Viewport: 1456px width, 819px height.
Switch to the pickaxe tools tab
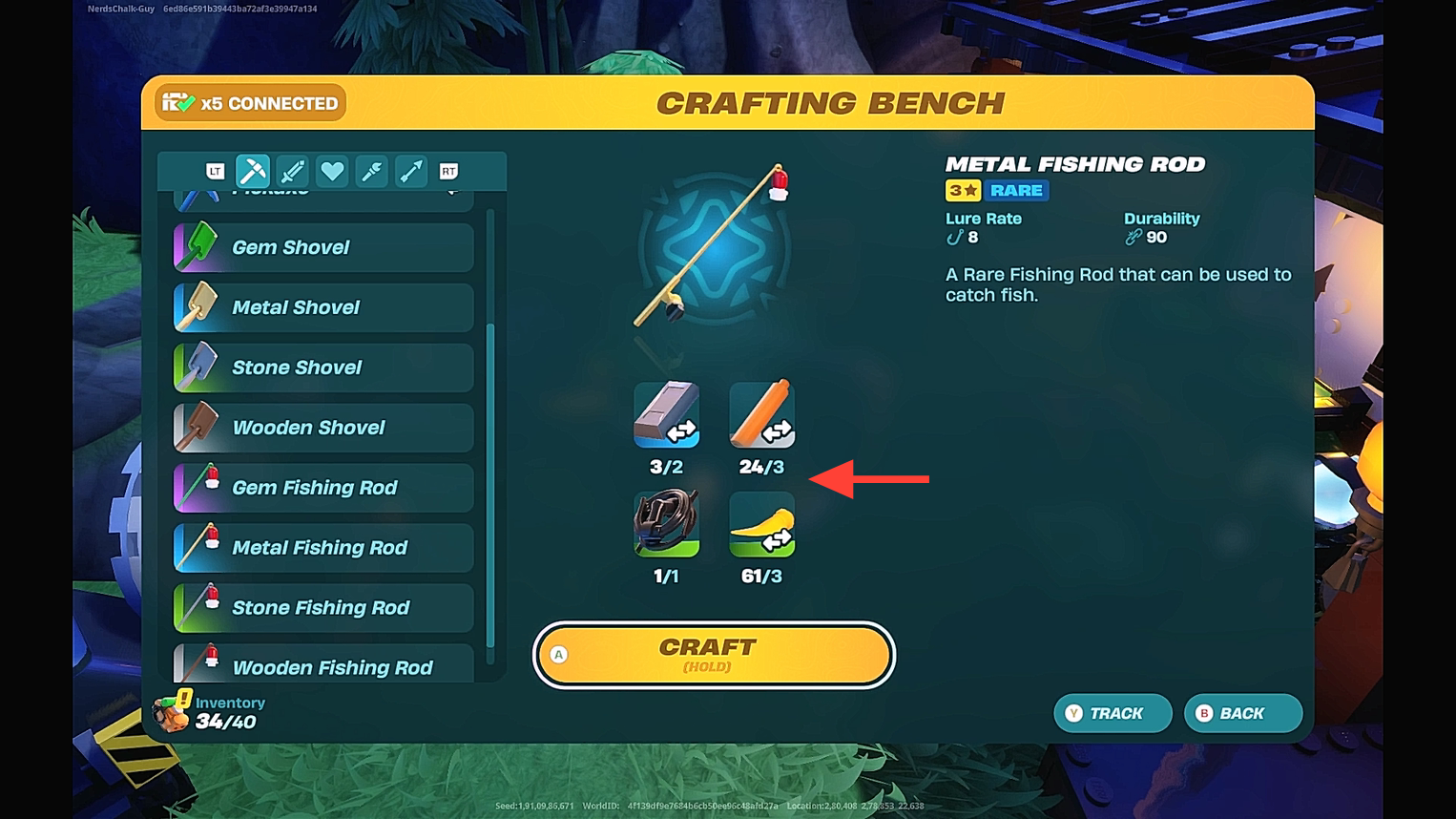point(253,172)
